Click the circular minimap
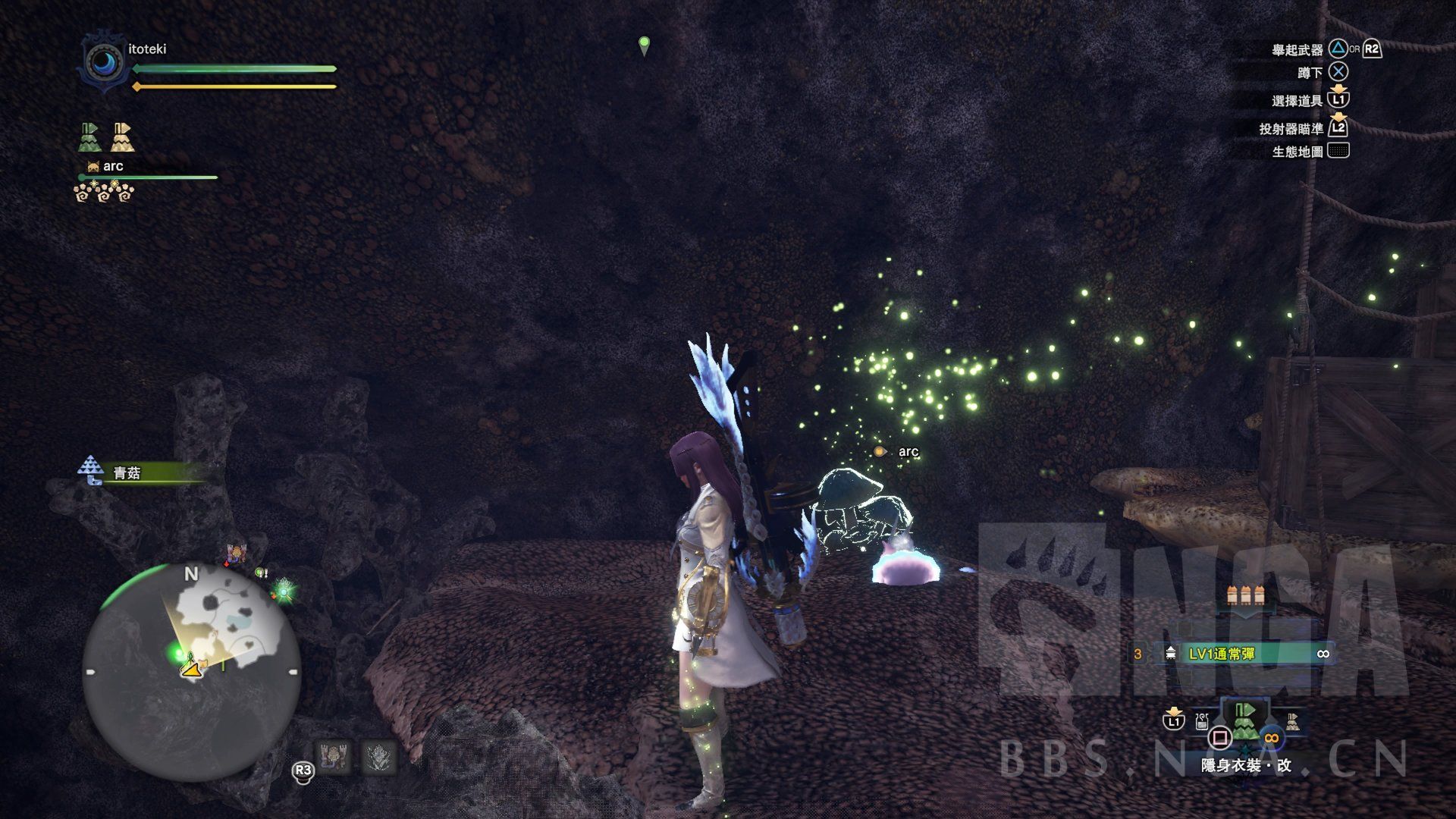 click(191, 672)
